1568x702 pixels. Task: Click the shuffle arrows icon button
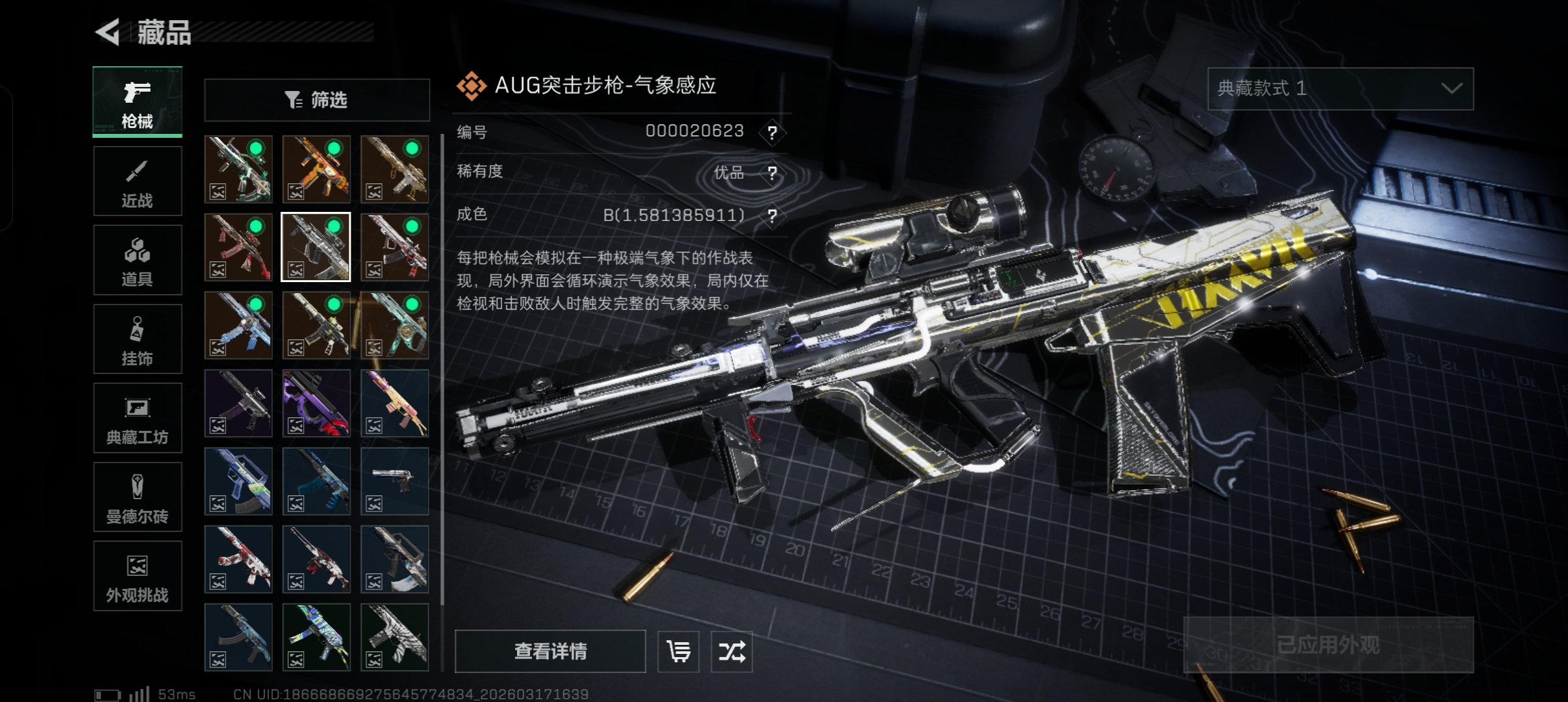(731, 651)
